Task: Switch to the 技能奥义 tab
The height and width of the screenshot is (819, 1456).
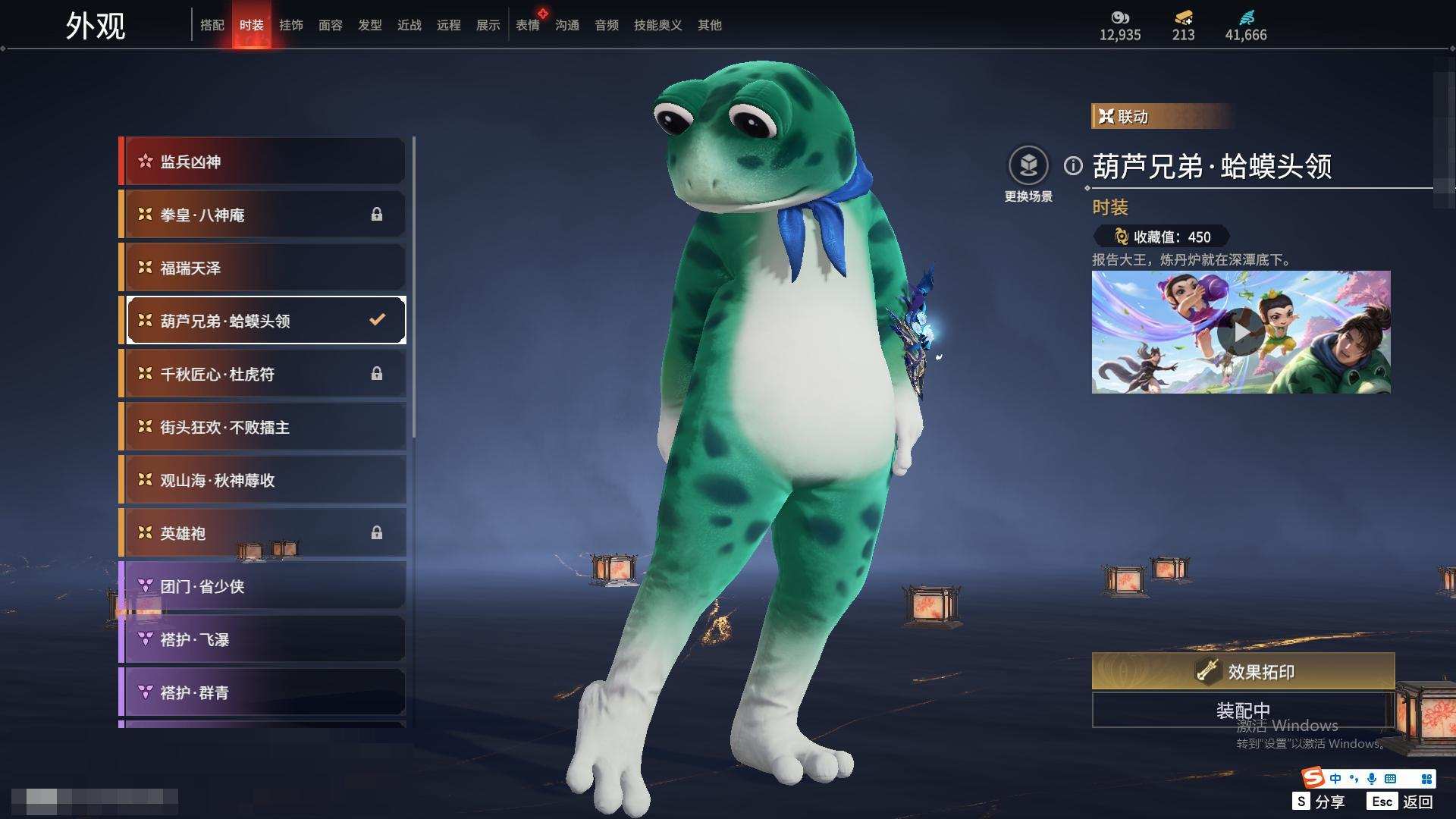Action: [x=657, y=25]
